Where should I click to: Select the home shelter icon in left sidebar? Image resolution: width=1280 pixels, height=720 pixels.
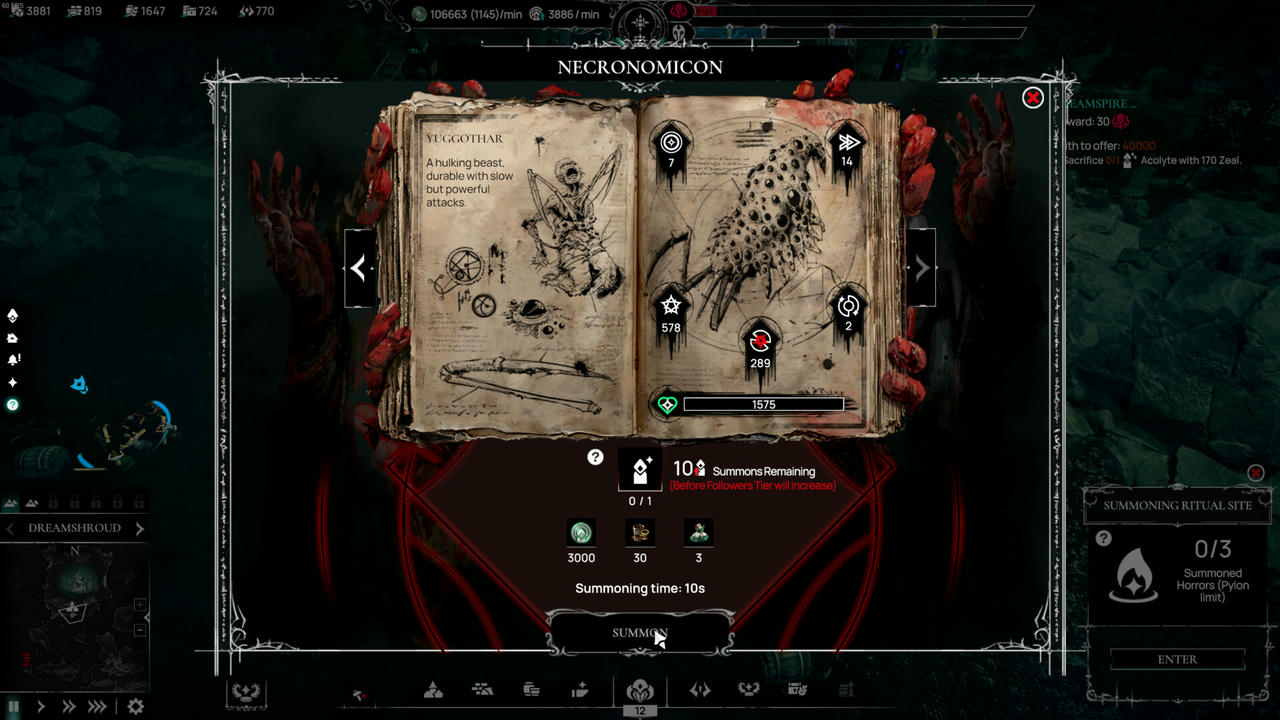coord(12,336)
